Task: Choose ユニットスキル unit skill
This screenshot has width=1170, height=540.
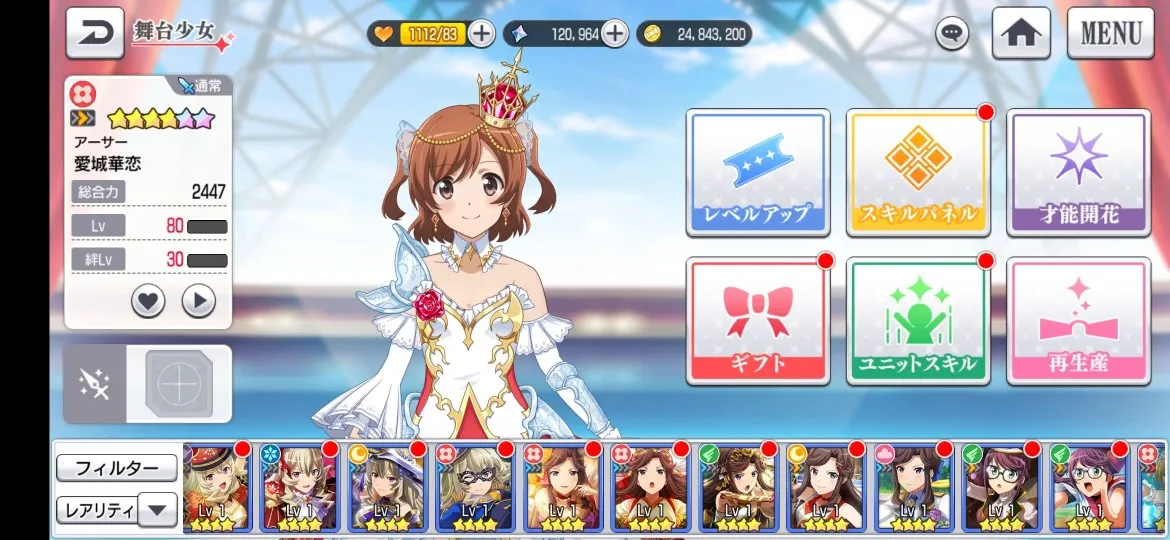Action: [917, 320]
